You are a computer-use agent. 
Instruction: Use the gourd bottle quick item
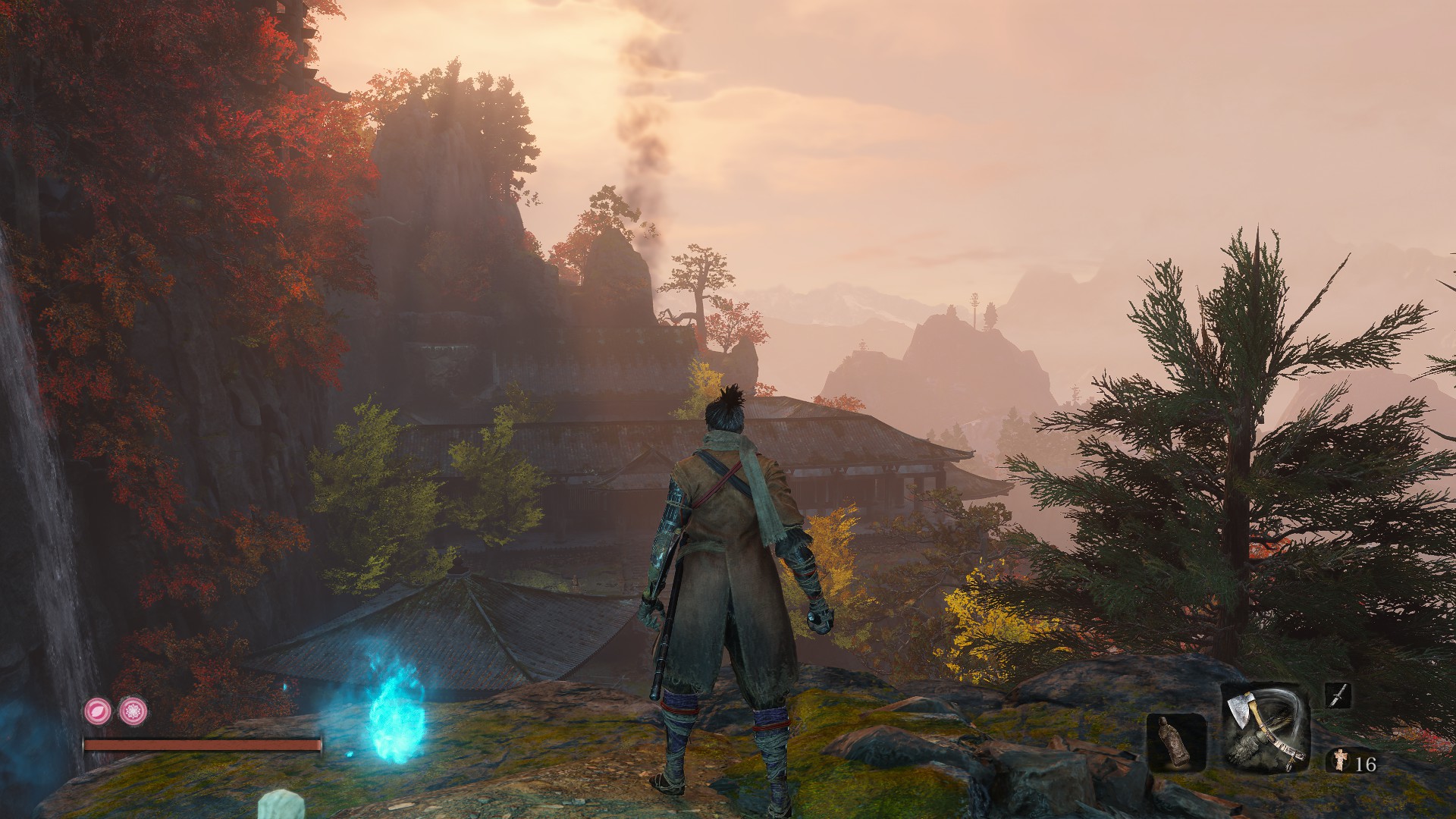[x=1176, y=742]
